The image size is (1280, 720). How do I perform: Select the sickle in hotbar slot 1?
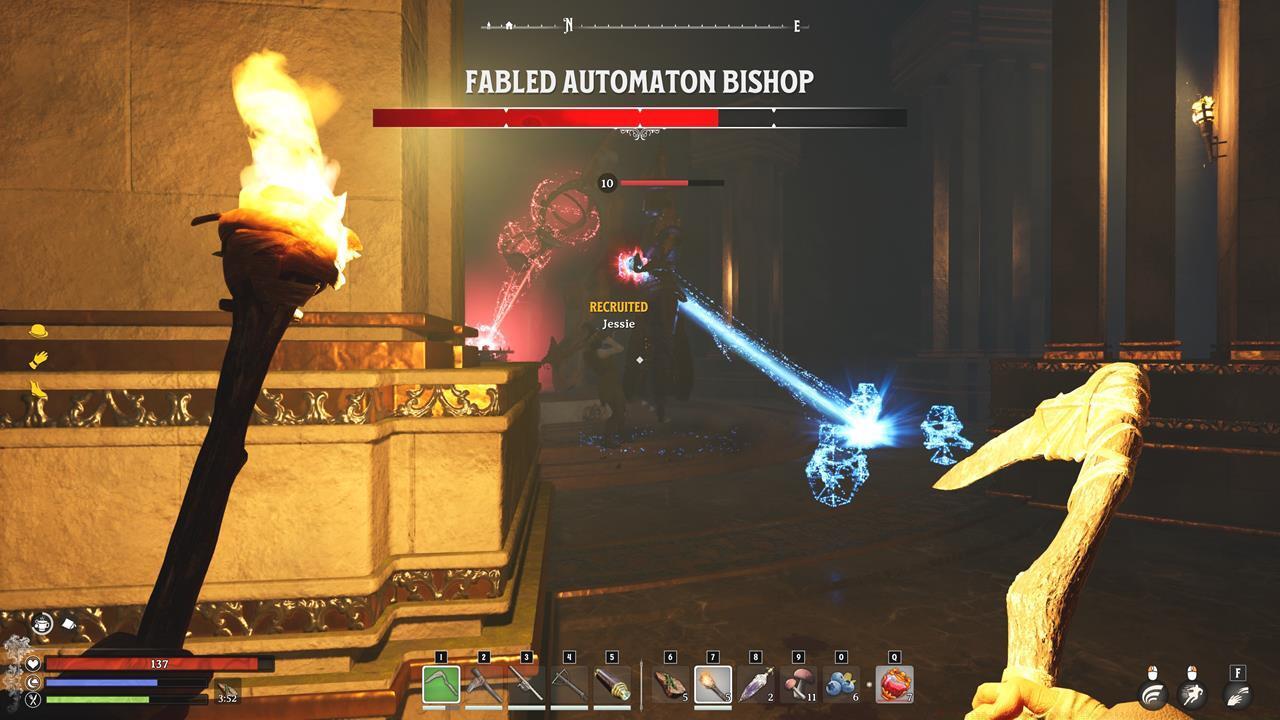point(441,685)
